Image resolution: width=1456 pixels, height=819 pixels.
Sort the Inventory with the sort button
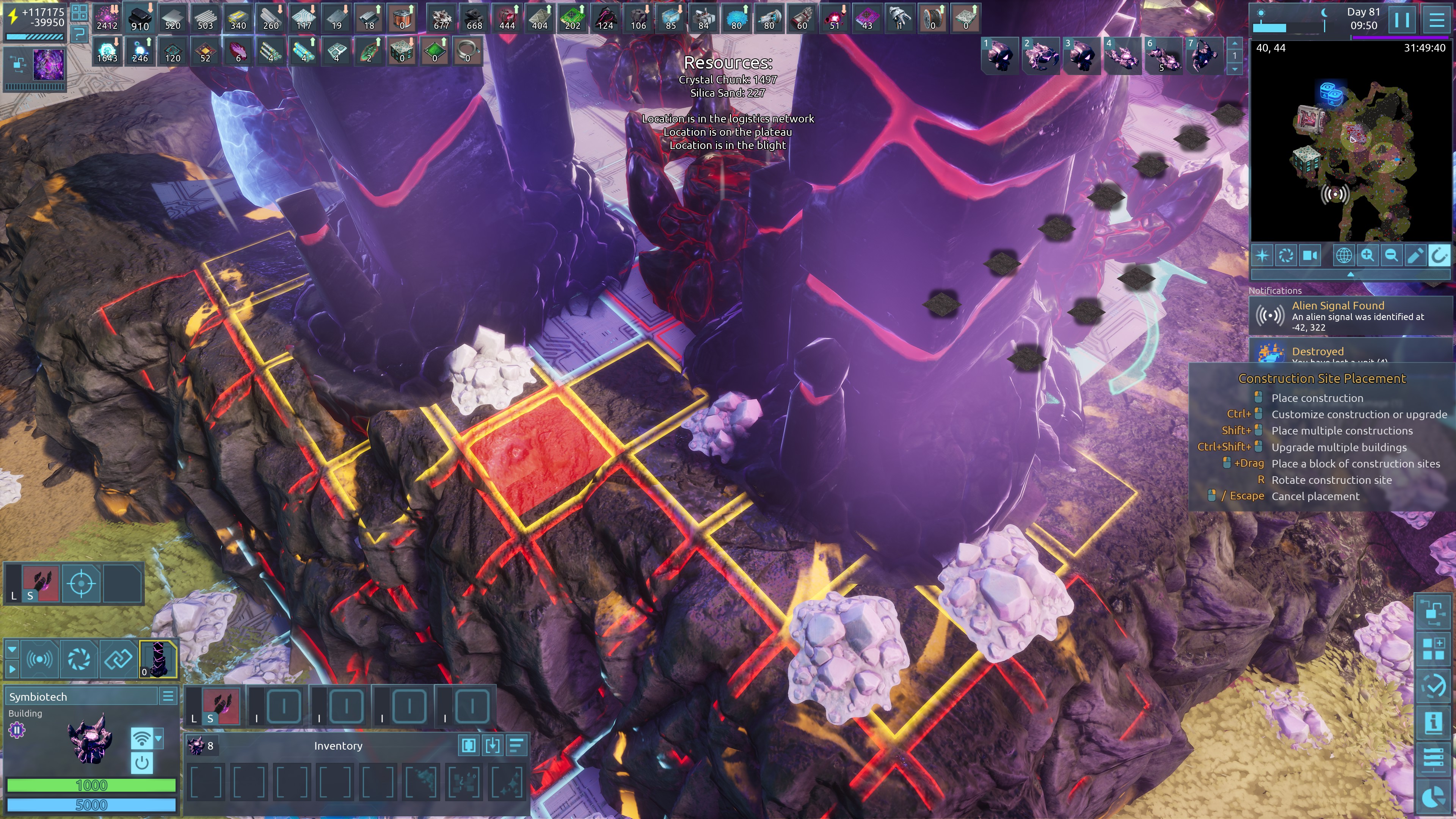[516, 745]
